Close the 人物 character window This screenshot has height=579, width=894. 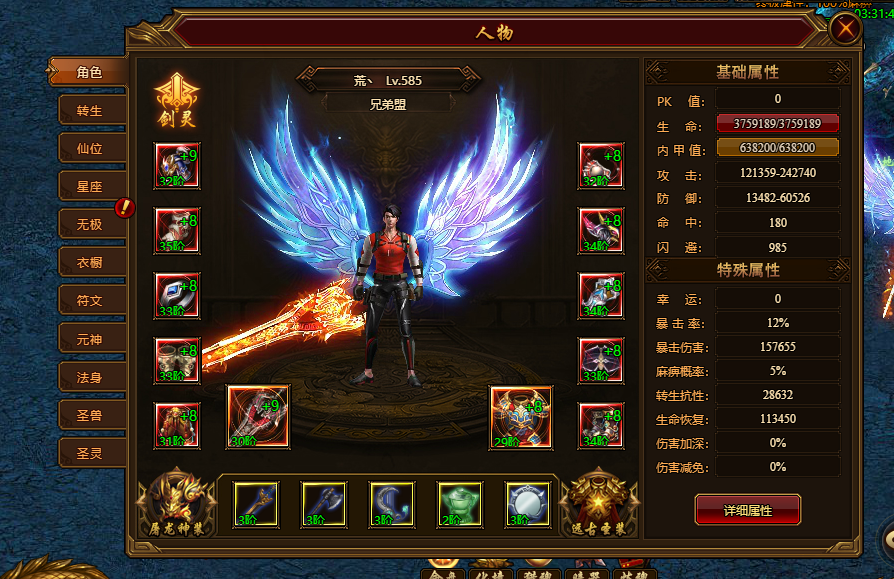click(846, 29)
